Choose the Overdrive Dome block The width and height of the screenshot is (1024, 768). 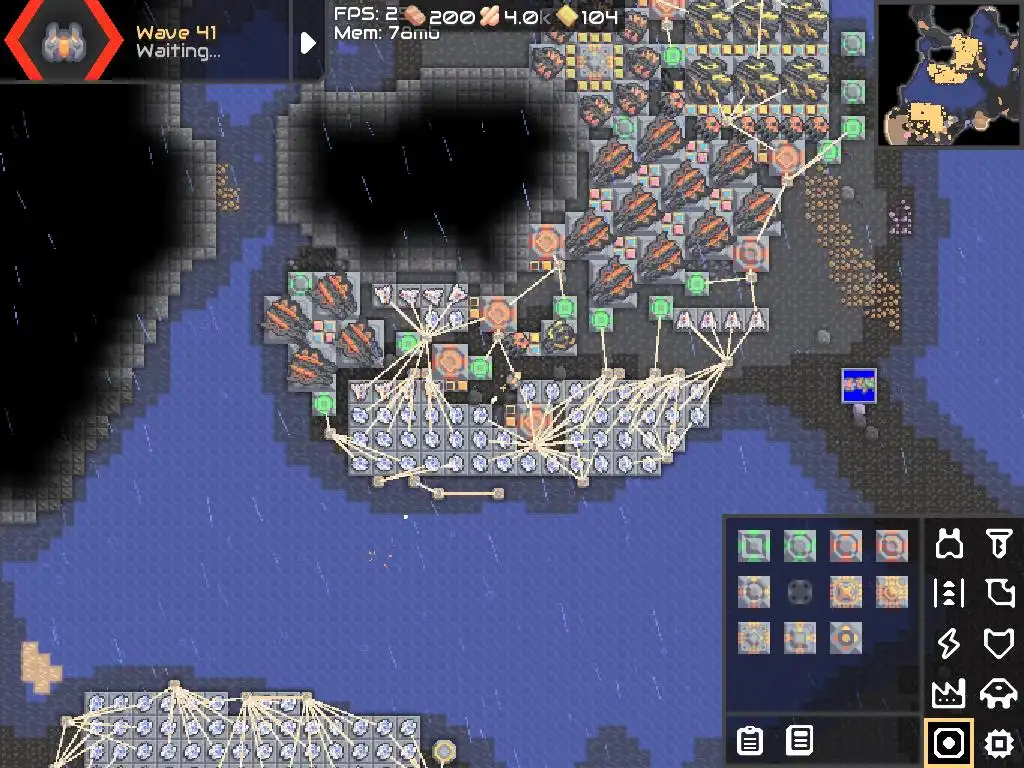(892, 546)
